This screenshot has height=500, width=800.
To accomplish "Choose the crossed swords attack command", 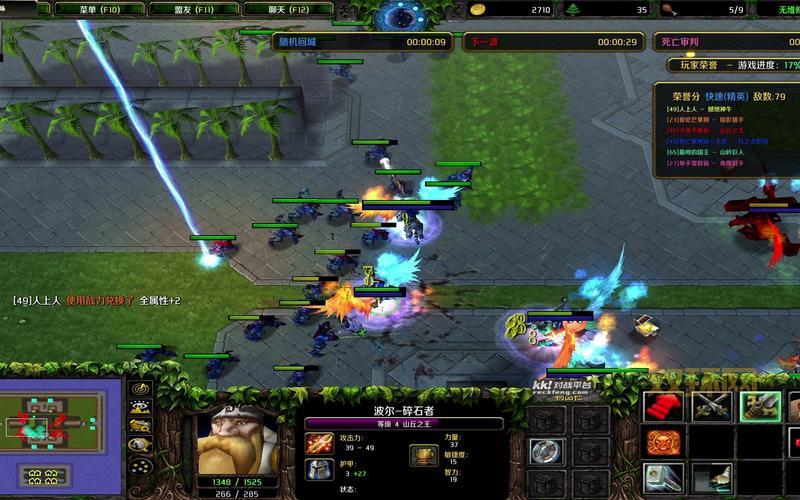I will point(710,407).
